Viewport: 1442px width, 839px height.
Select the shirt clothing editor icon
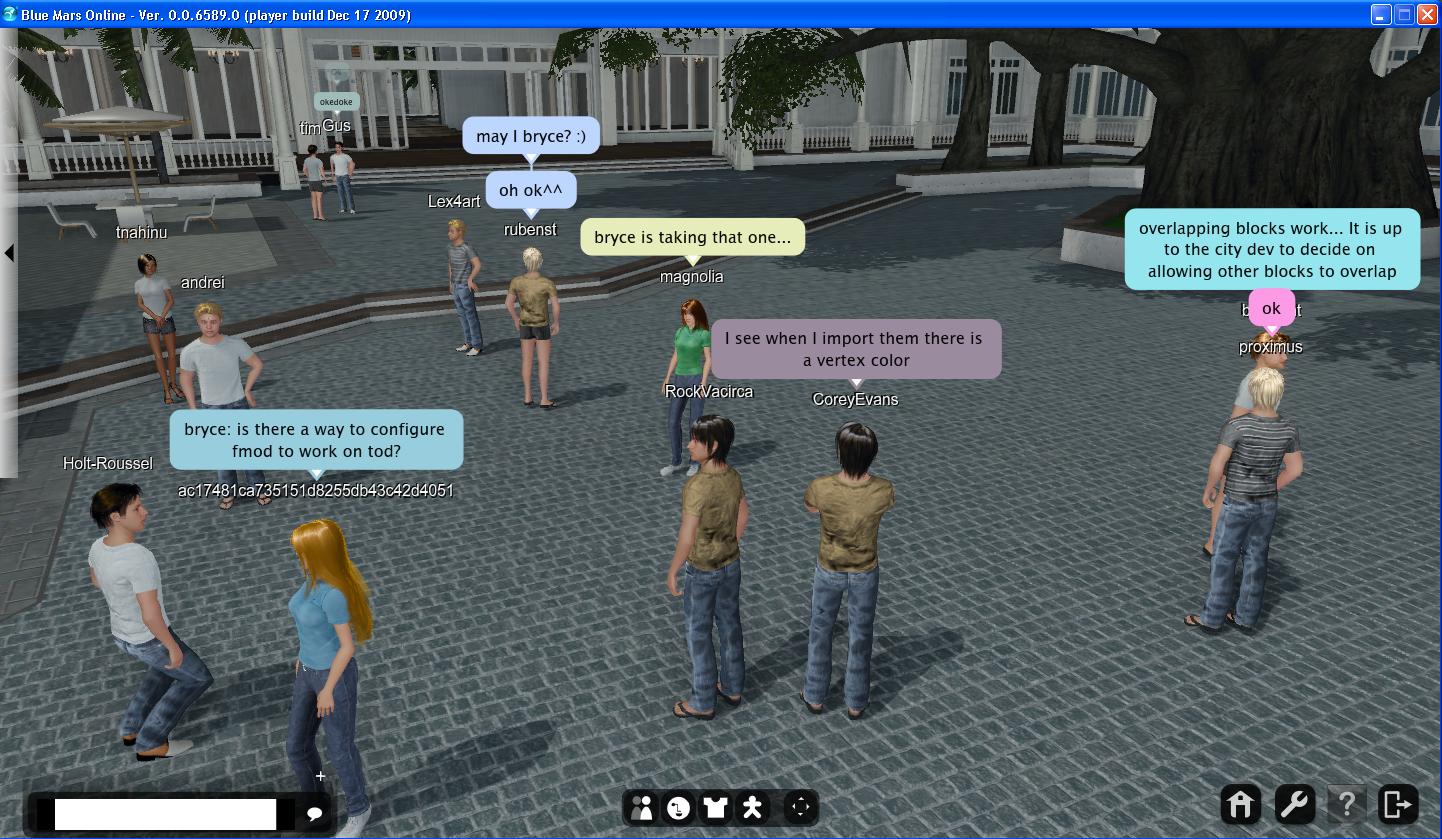point(715,807)
